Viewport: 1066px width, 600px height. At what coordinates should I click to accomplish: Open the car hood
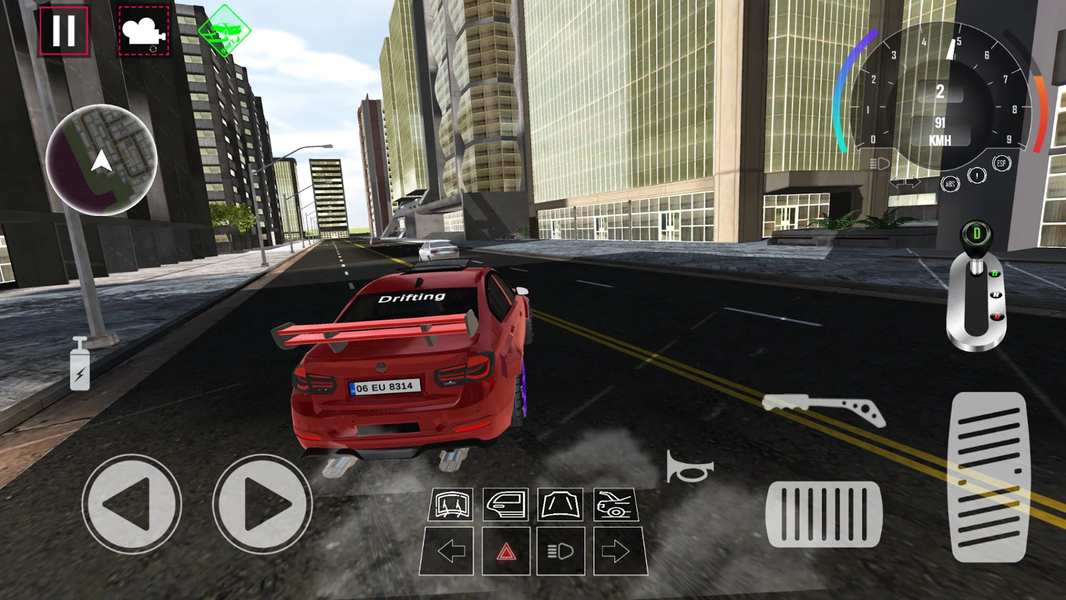pyautogui.click(x=560, y=505)
